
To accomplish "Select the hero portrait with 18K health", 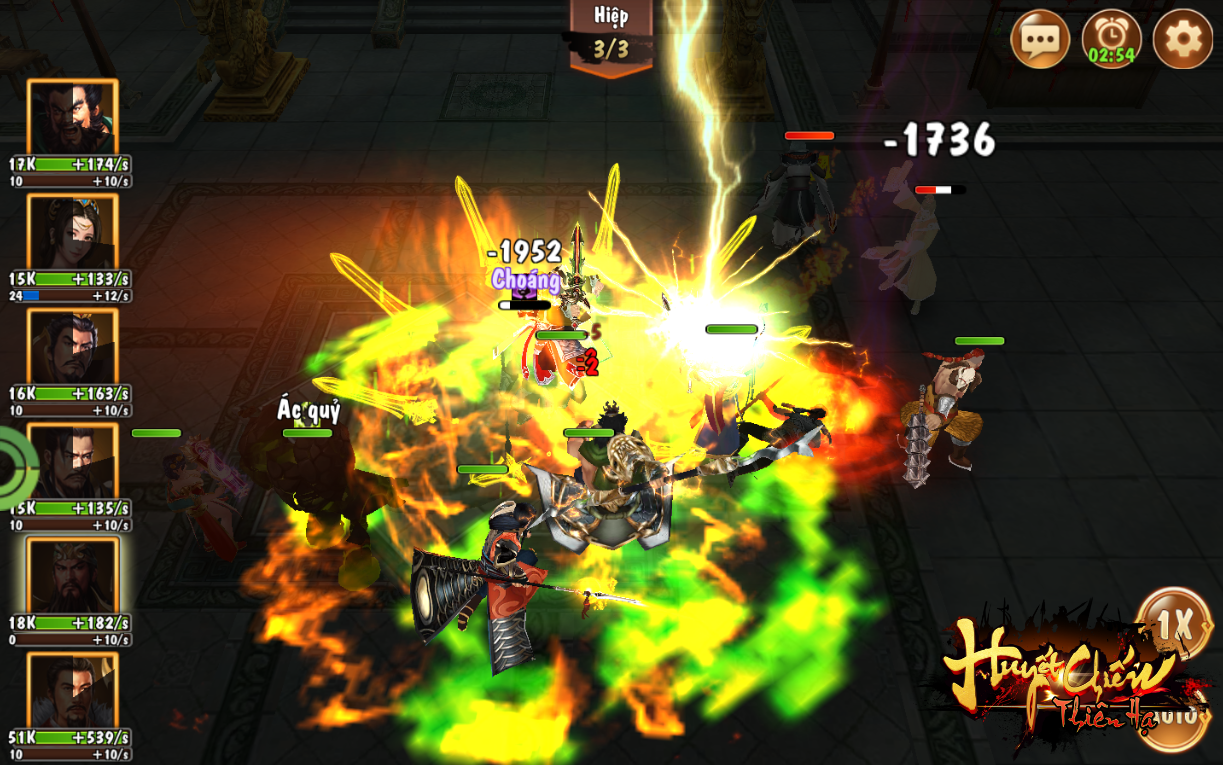I will 72,576.
